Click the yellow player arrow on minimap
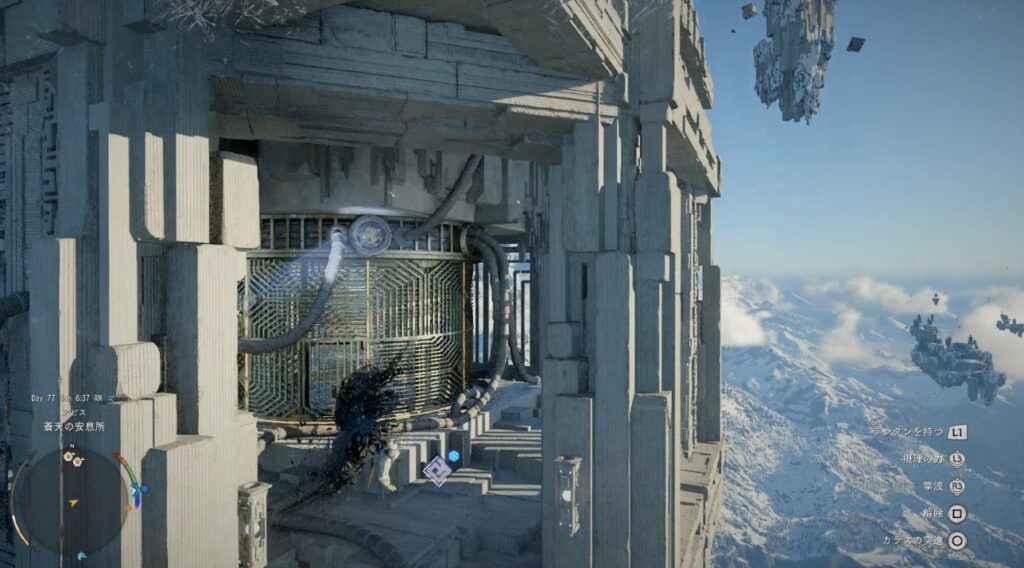The image size is (1024, 568). pos(73,503)
